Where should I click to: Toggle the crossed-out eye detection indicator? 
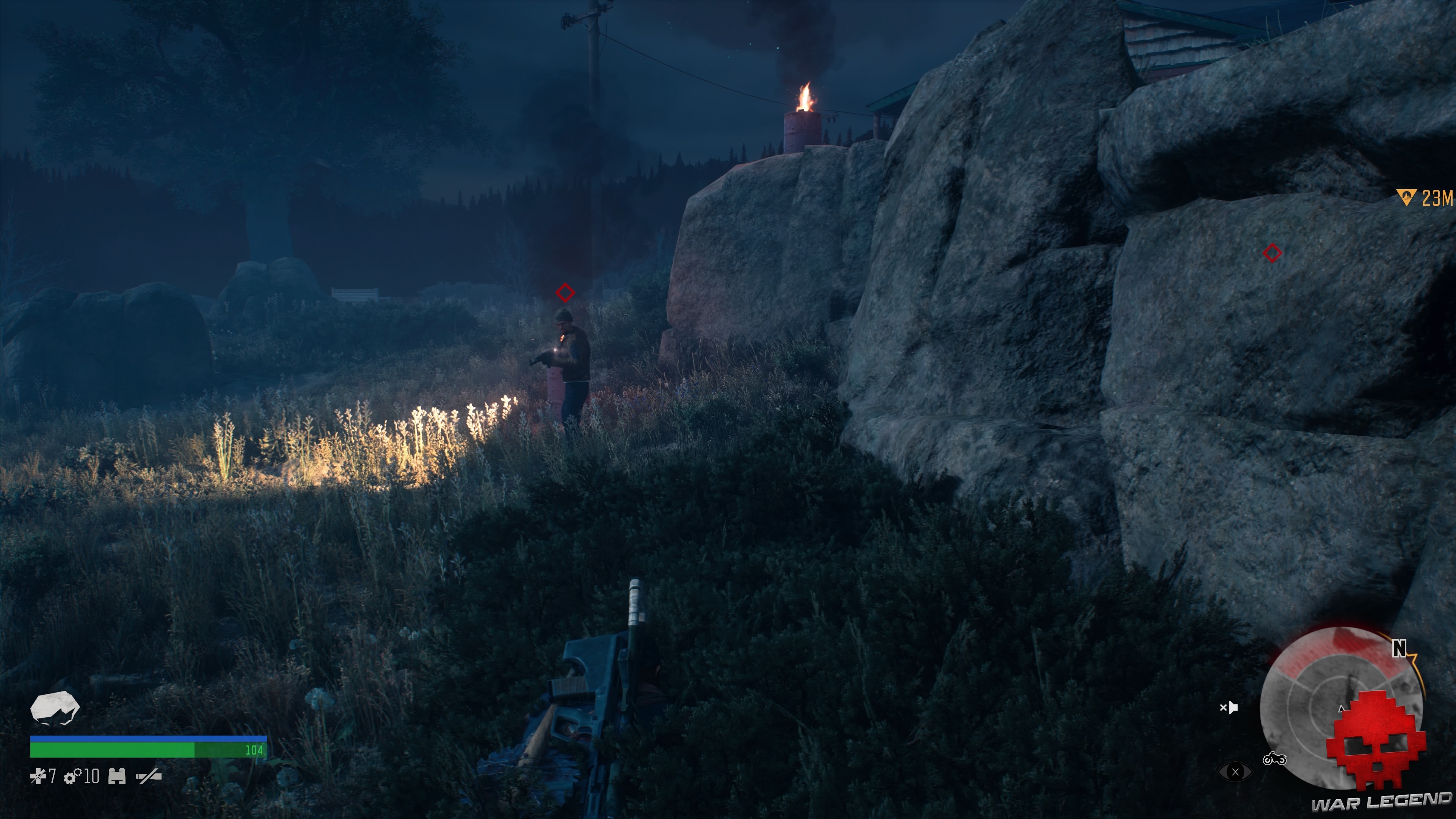coord(1236,773)
